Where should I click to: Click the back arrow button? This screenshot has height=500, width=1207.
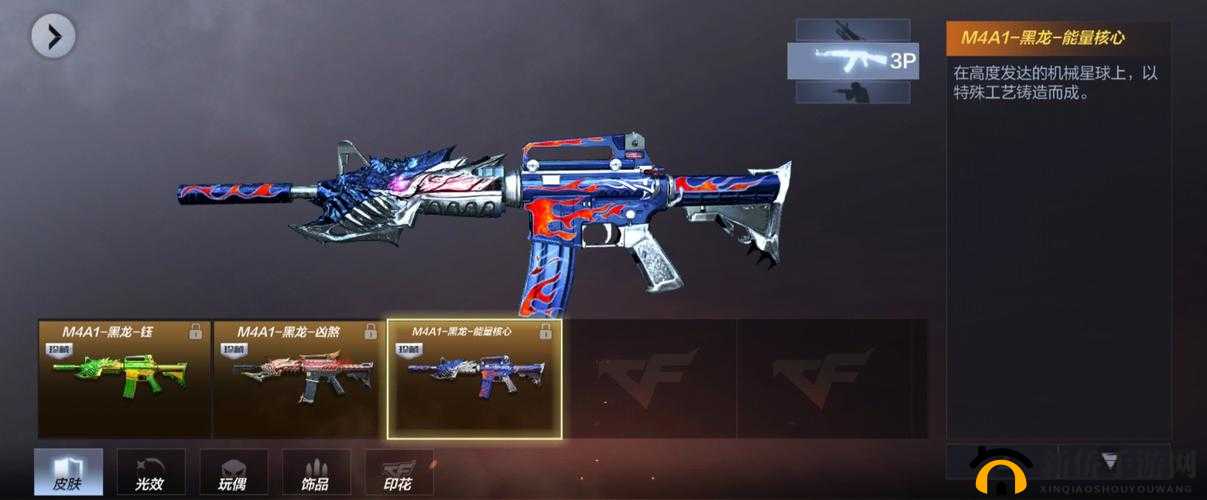pyautogui.click(x=53, y=38)
